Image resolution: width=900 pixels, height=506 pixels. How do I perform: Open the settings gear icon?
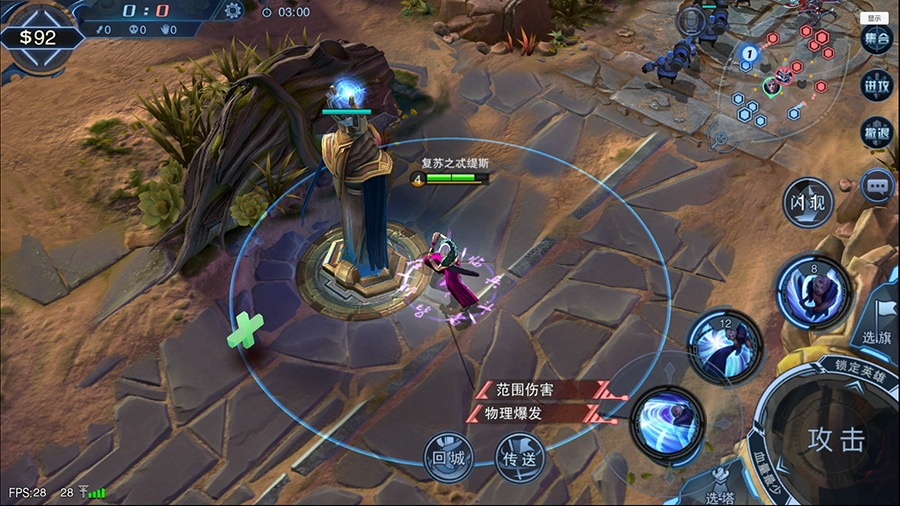click(x=233, y=11)
